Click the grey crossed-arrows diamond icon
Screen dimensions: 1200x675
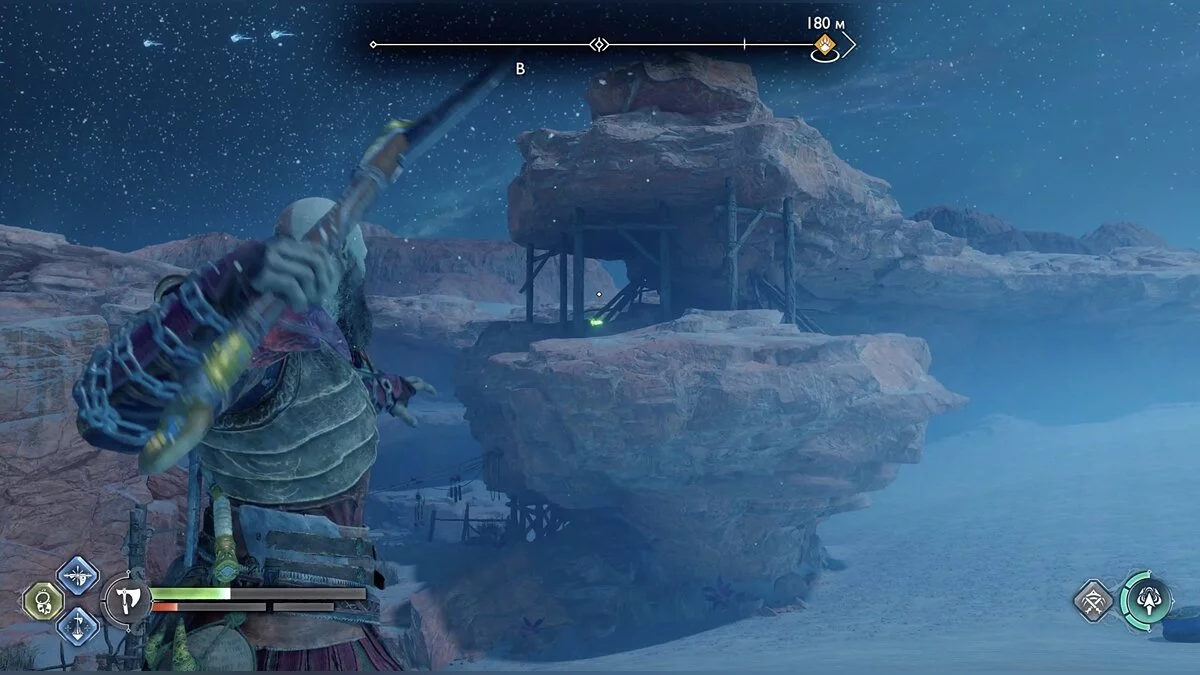point(1094,601)
